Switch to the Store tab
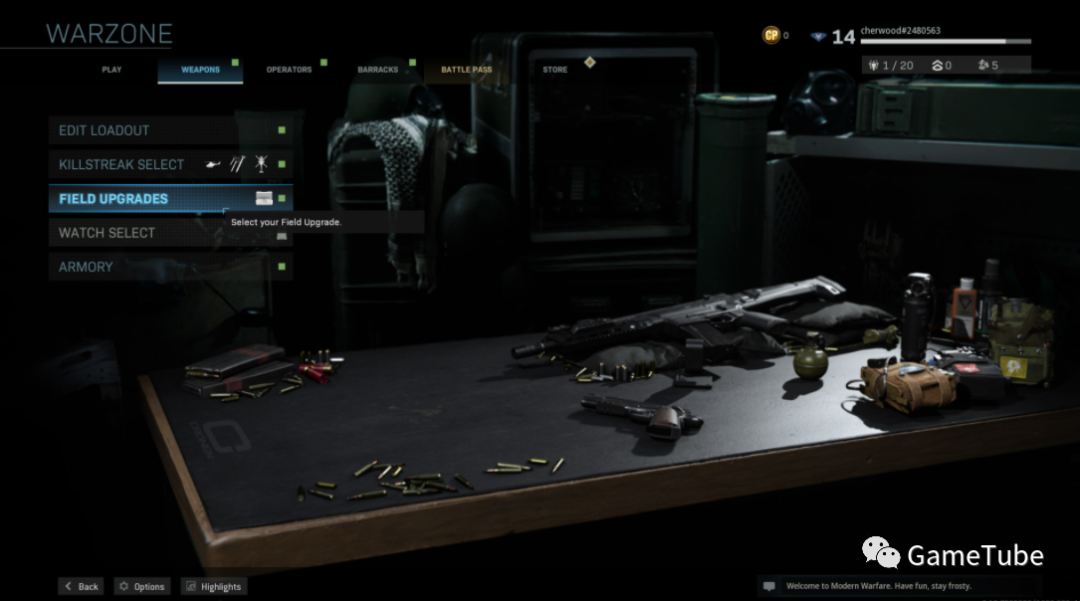 click(555, 70)
